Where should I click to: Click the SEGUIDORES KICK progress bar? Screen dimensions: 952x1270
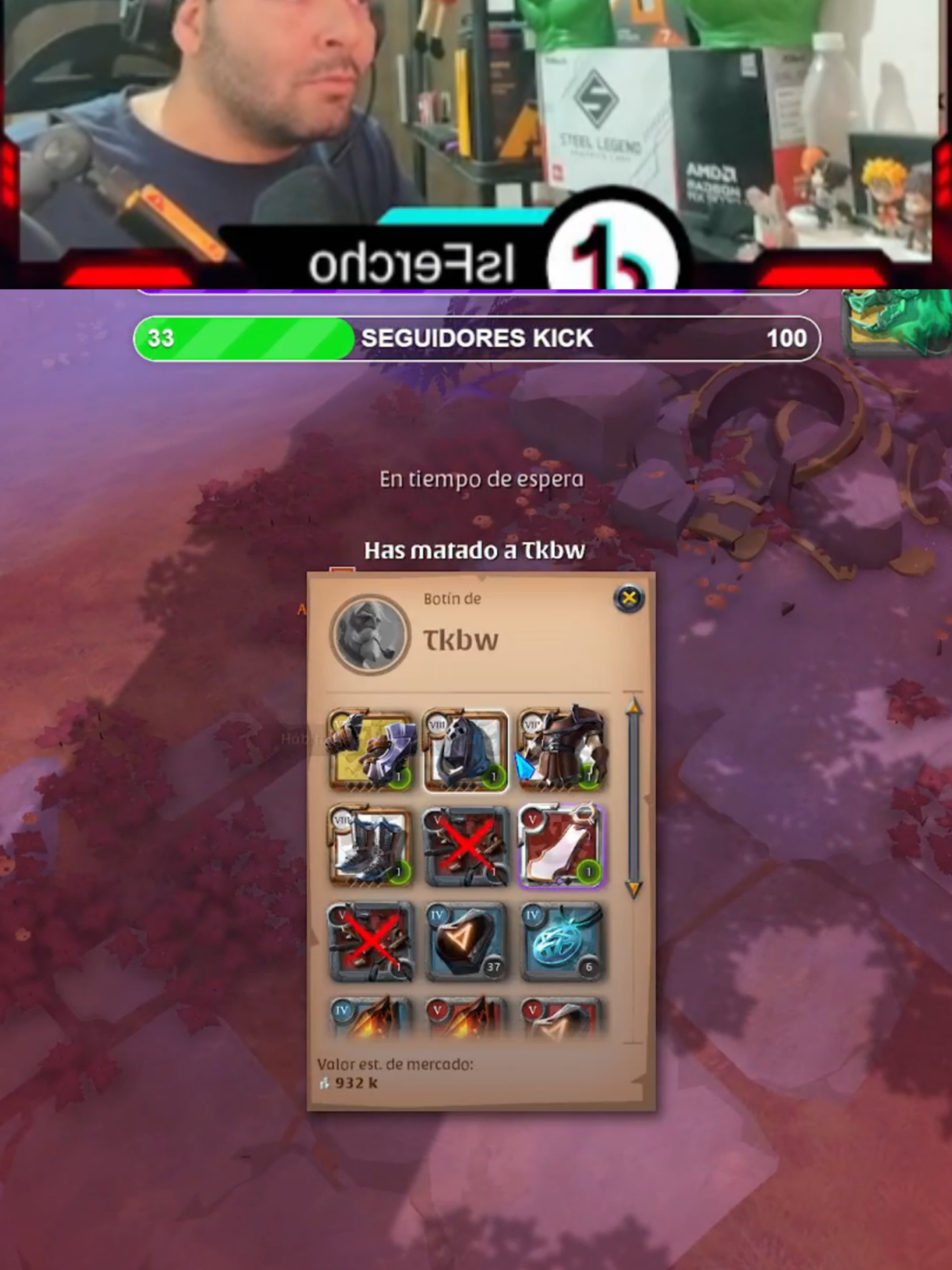[476, 338]
